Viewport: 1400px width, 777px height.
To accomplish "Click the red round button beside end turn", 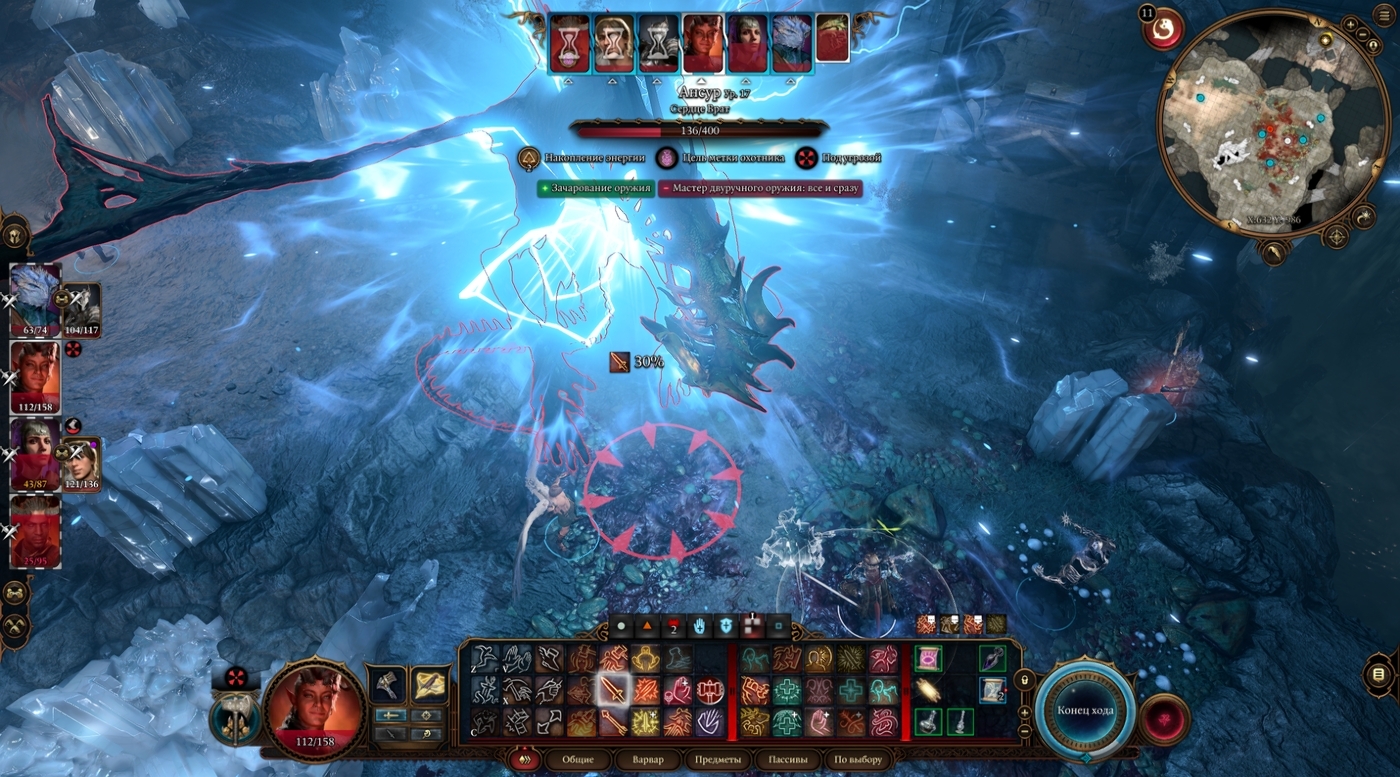I will click(1165, 719).
